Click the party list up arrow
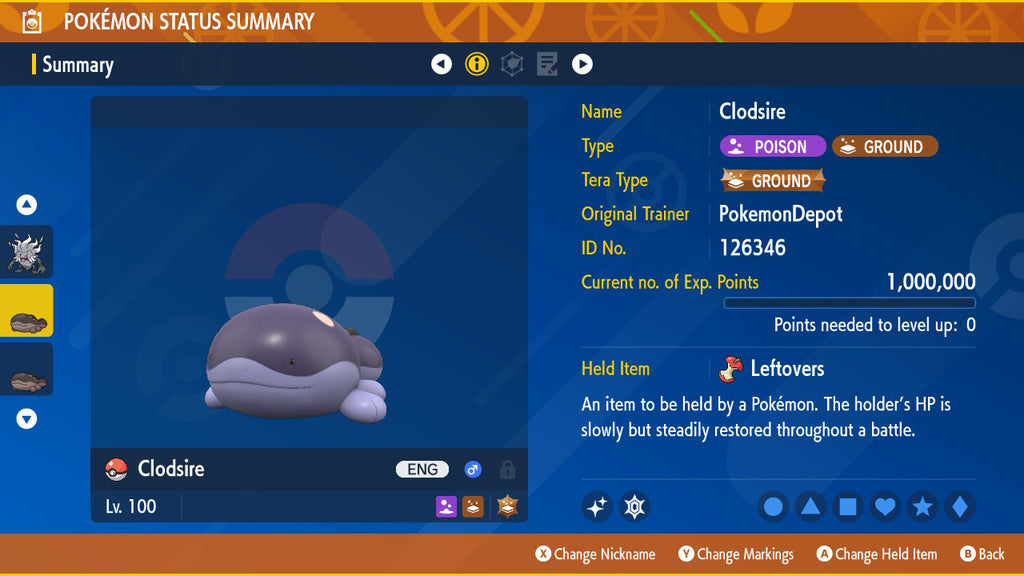 pos(27,205)
